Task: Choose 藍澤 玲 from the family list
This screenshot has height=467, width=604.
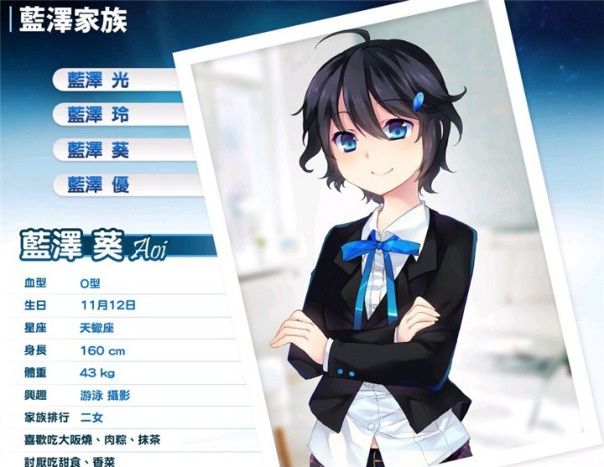Action: click(x=98, y=115)
